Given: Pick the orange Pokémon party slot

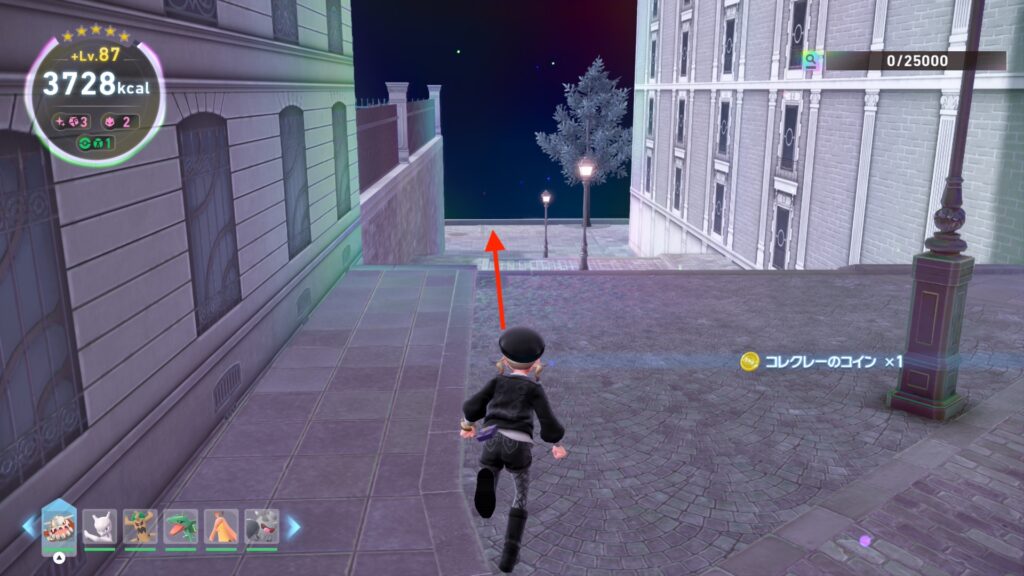Looking at the screenshot, I should (x=221, y=527).
